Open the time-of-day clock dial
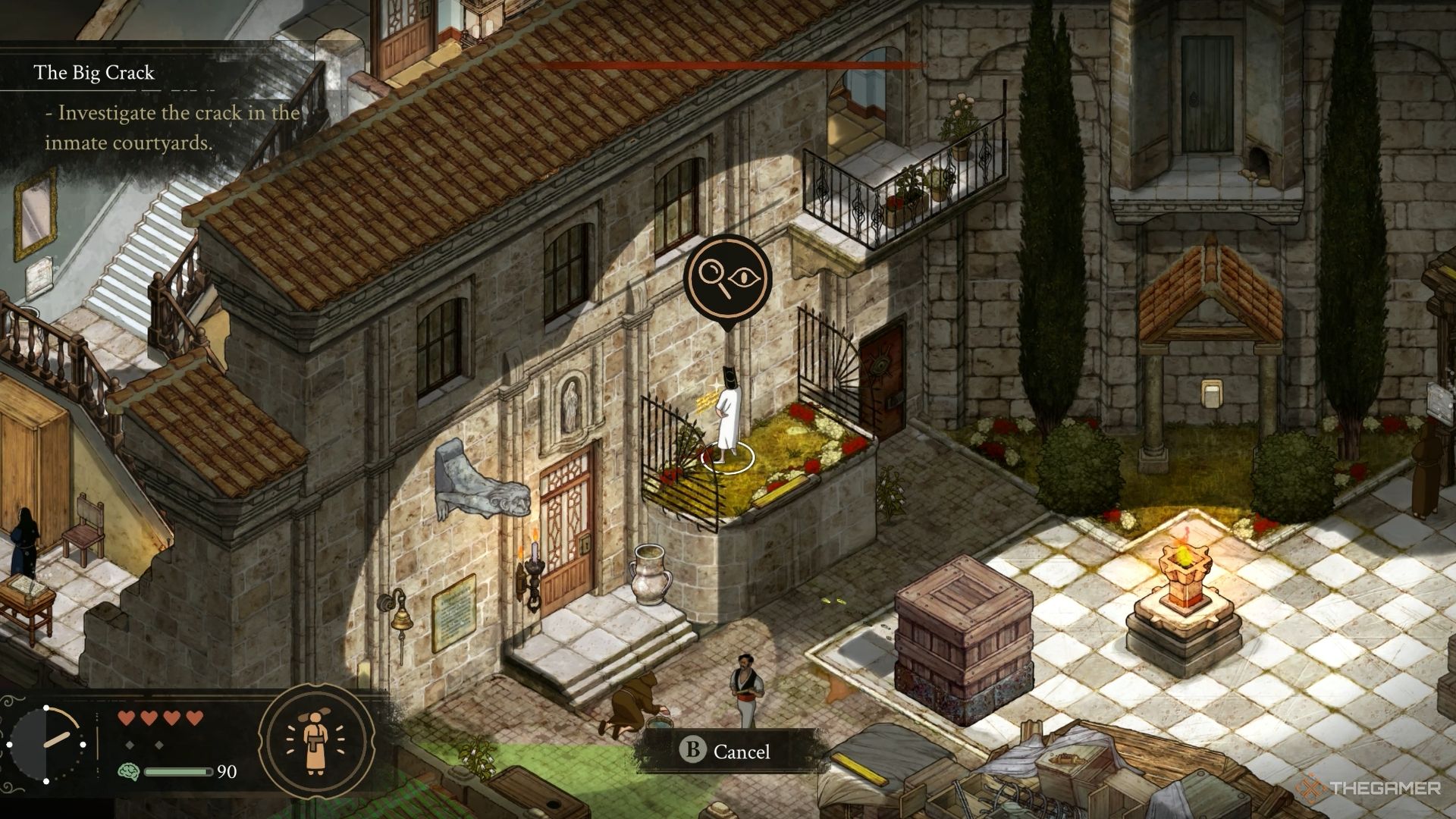Image resolution: width=1456 pixels, height=819 pixels. point(47,745)
